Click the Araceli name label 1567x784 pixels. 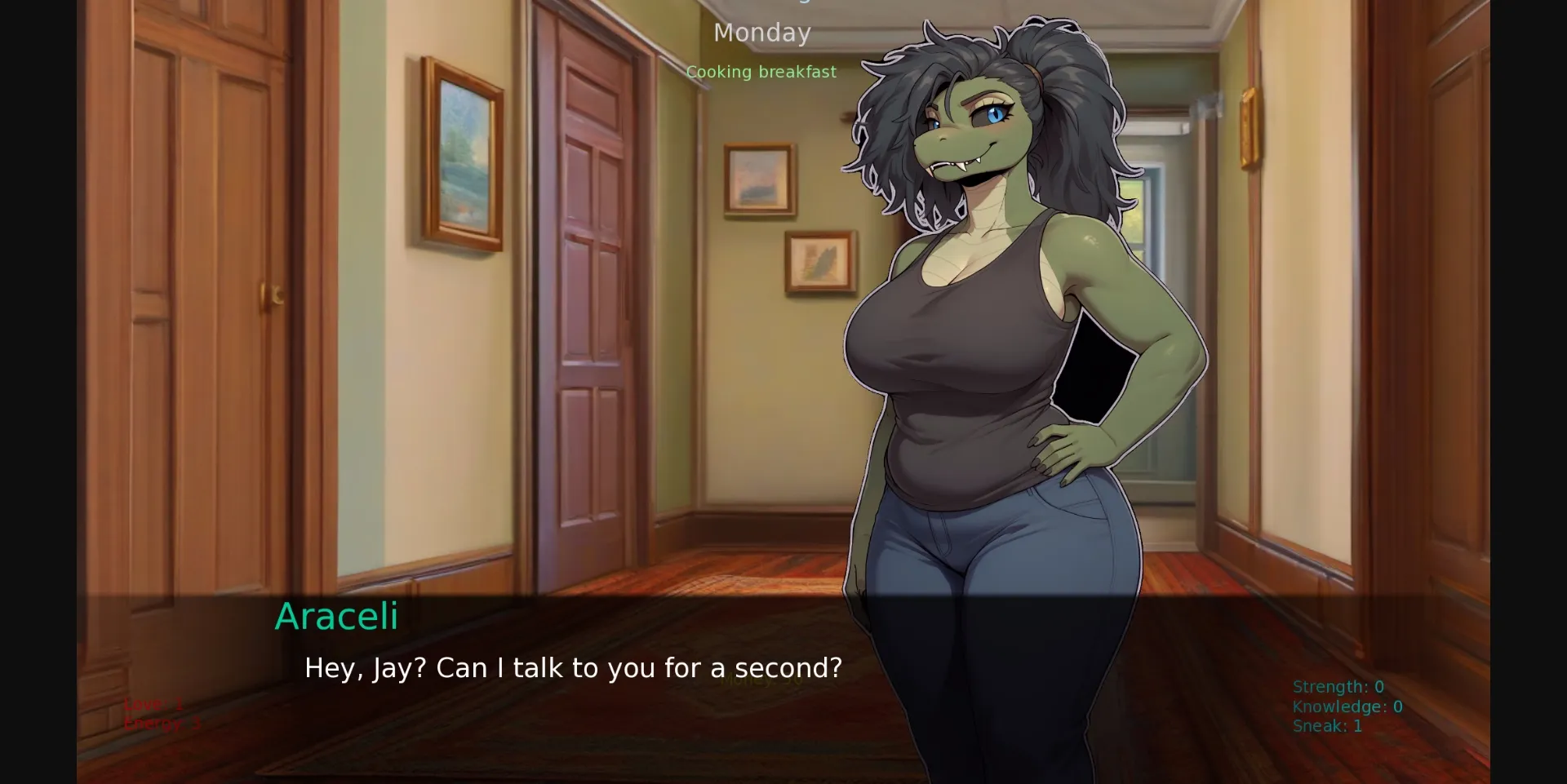click(x=336, y=618)
